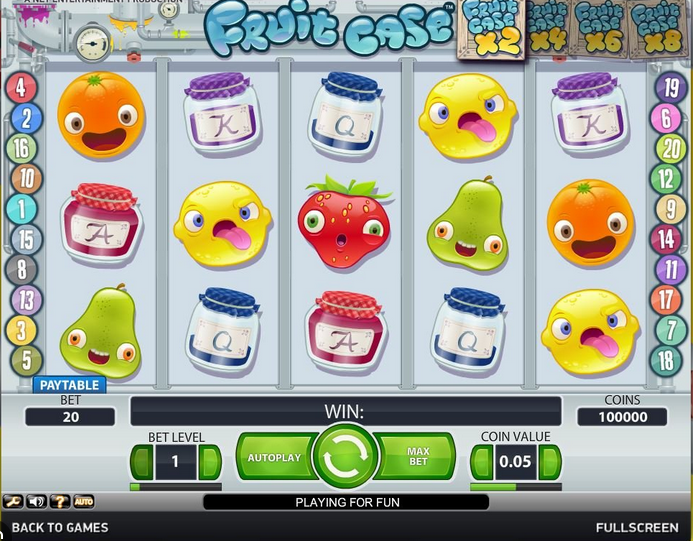Viewport: 693px width, 541px height.
Task: Raise the coin value
Action: (548, 462)
